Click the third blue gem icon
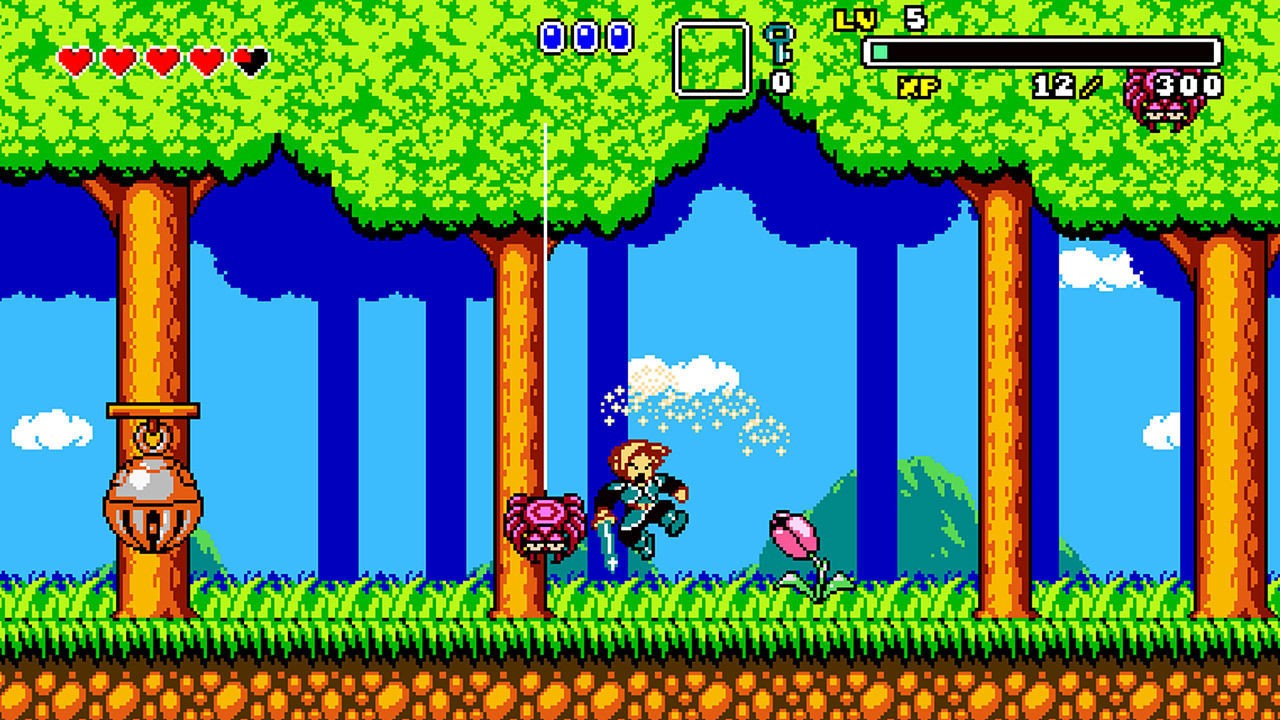Viewport: 1280px width, 720px height. click(x=617, y=37)
